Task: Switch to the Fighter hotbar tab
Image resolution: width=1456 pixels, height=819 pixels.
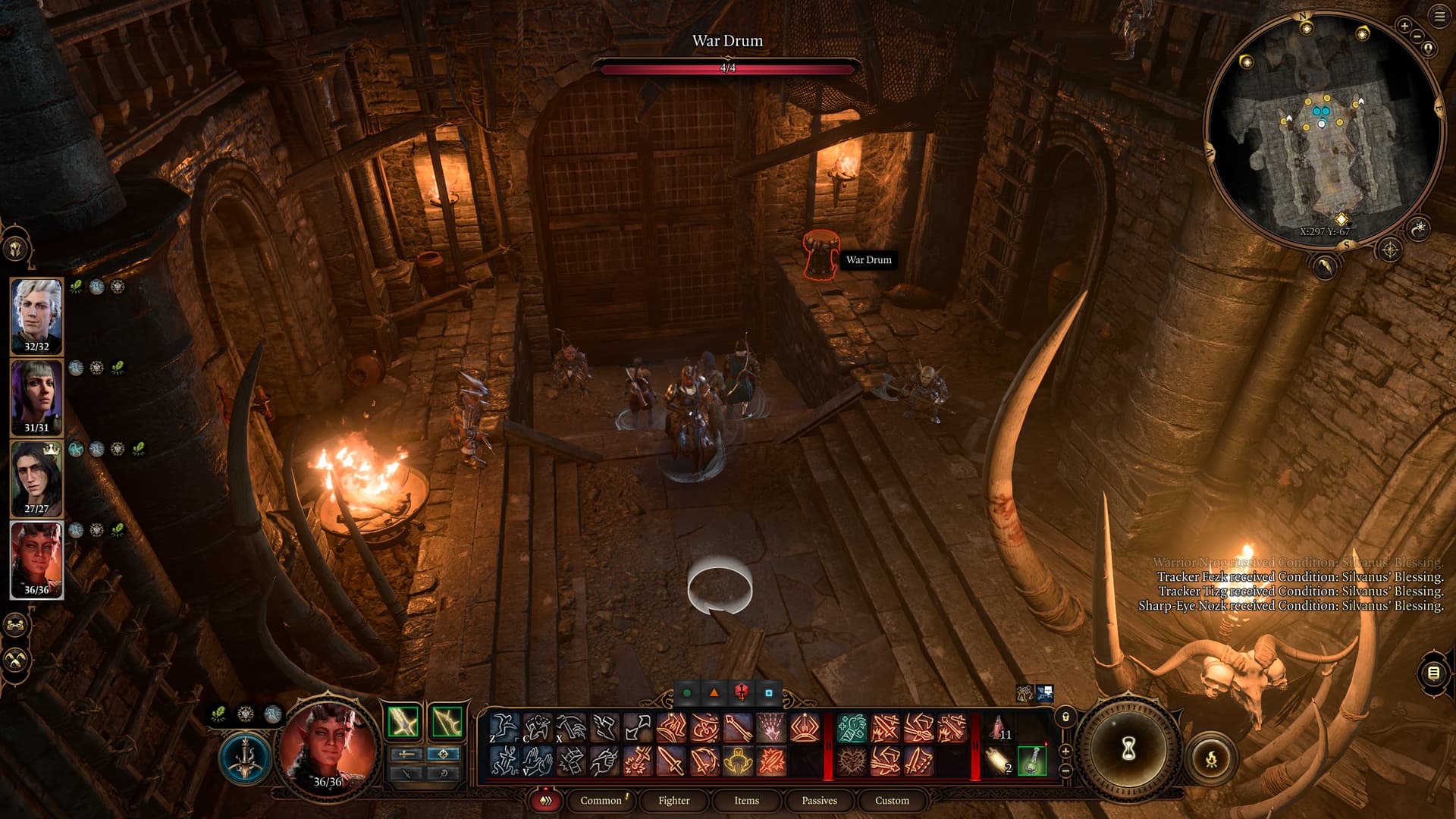Action: (673, 800)
